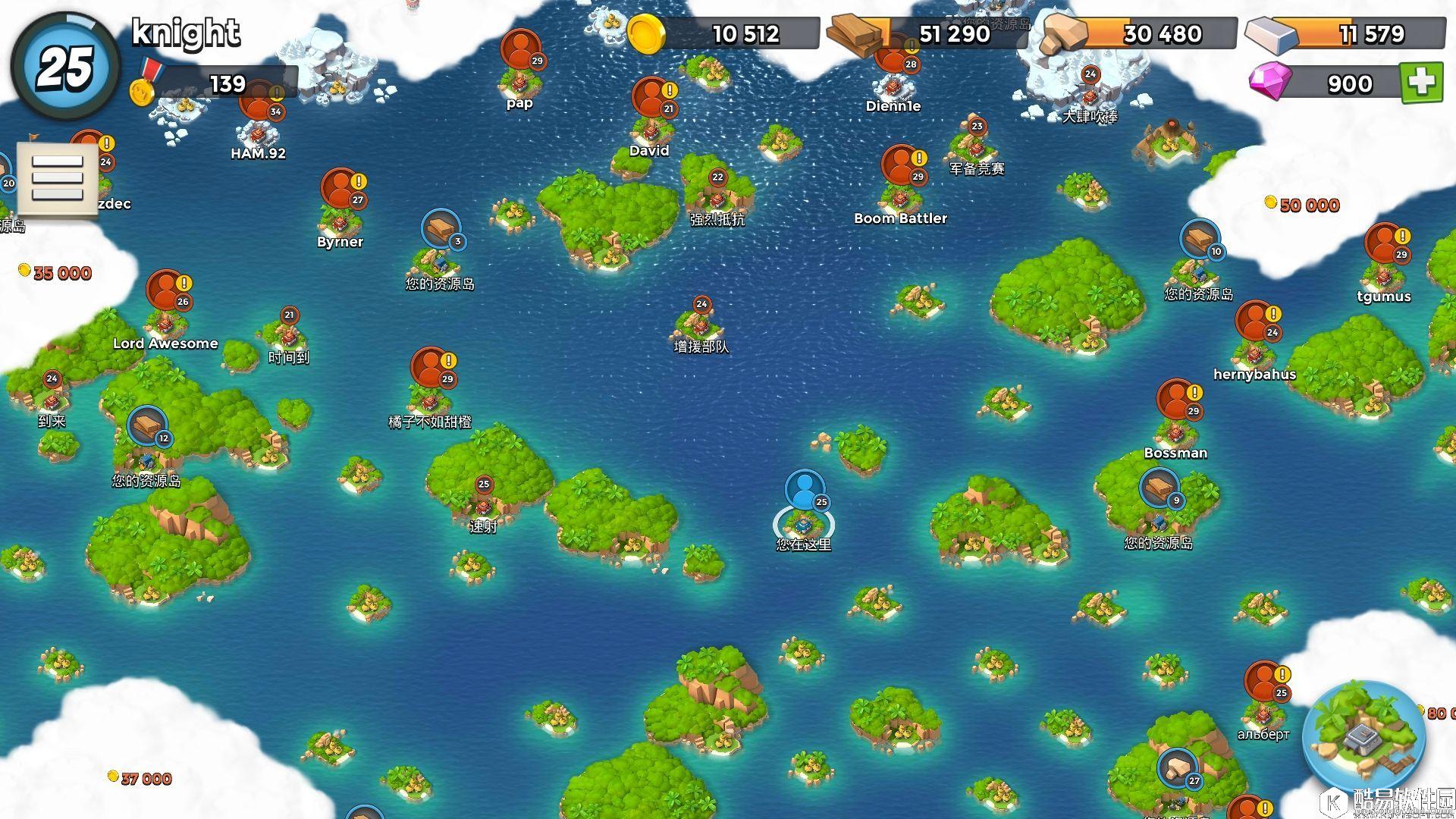Viewport: 1456px width, 819px height.
Task: Select the pap level 29 marker
Action: (520, 50)
